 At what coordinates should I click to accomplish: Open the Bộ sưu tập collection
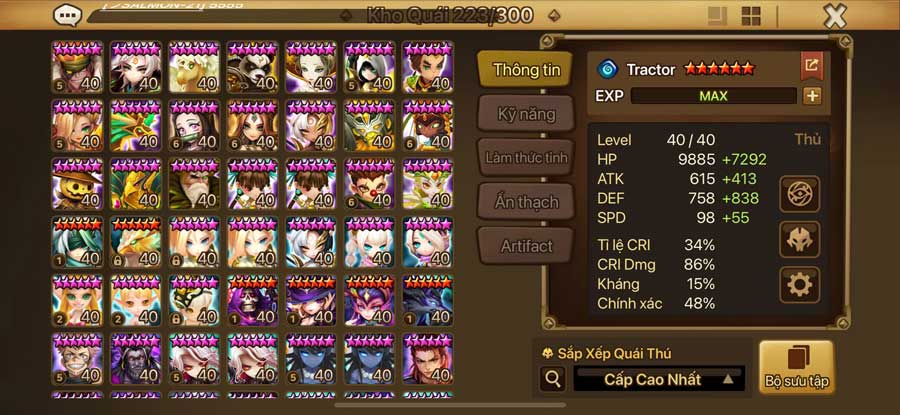pos(796,367)
